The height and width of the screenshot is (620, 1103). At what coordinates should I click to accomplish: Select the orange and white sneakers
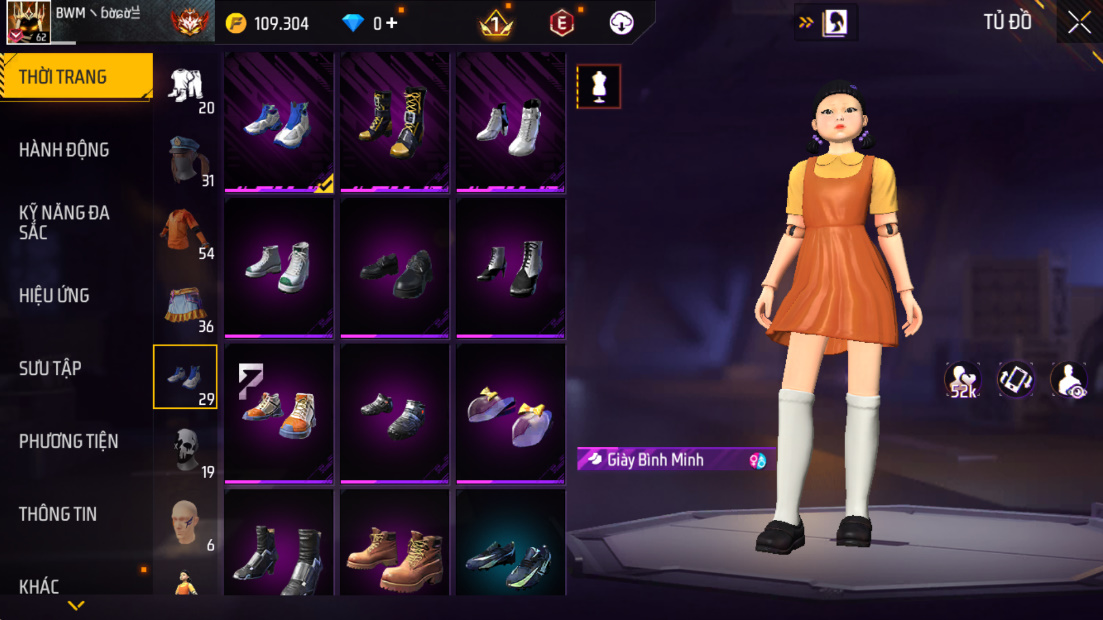pos(279,413)
